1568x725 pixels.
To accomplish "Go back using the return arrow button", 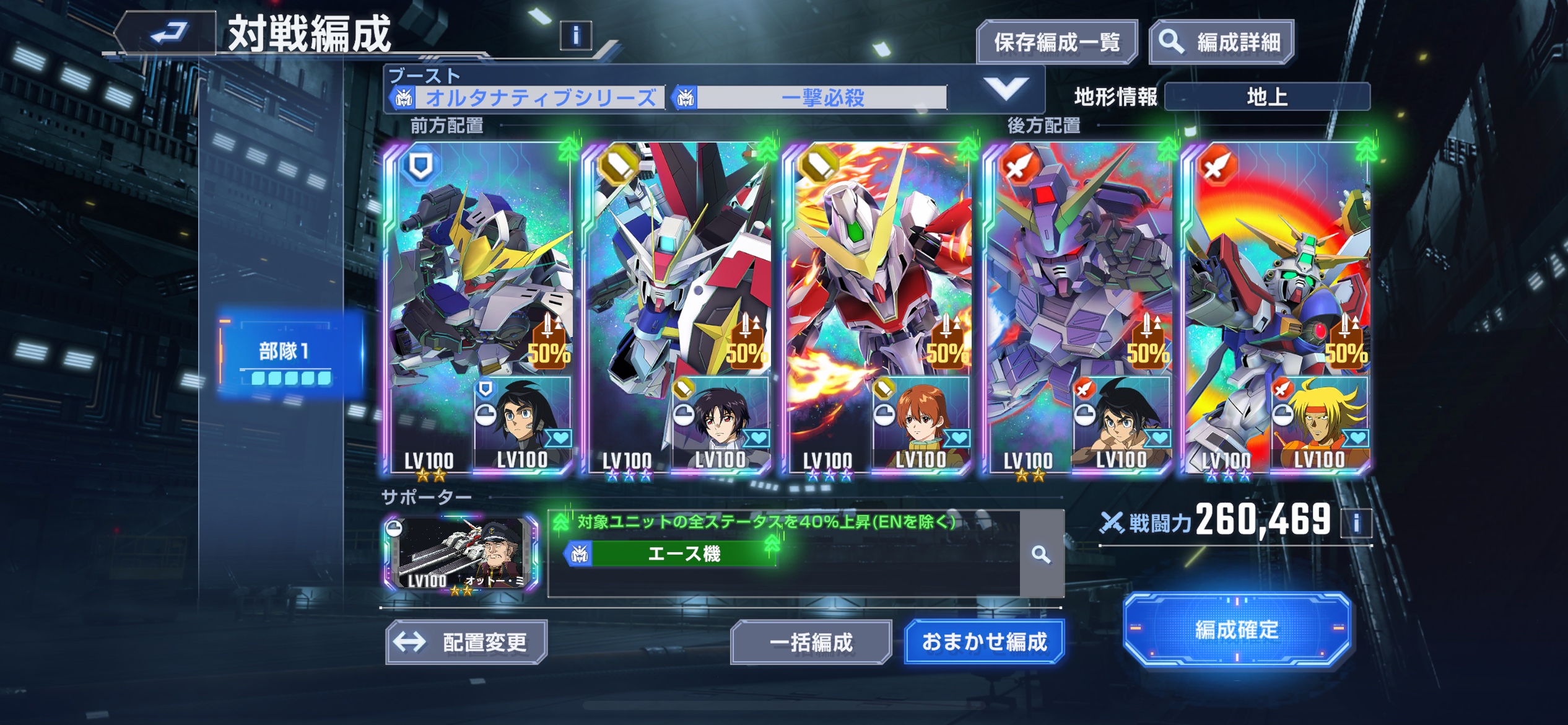I will [166, 33].
